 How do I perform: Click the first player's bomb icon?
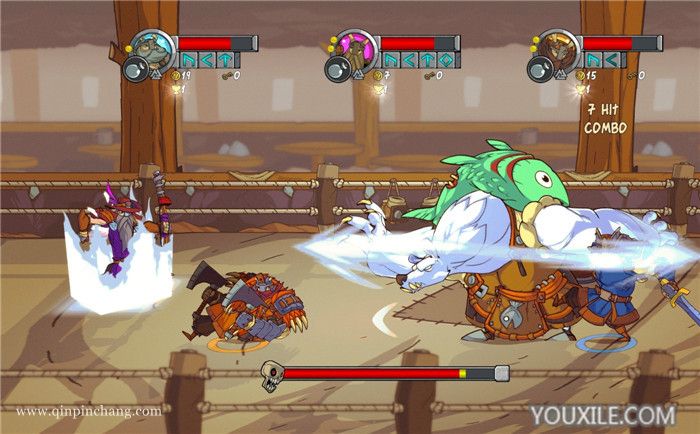coord(135,68)
